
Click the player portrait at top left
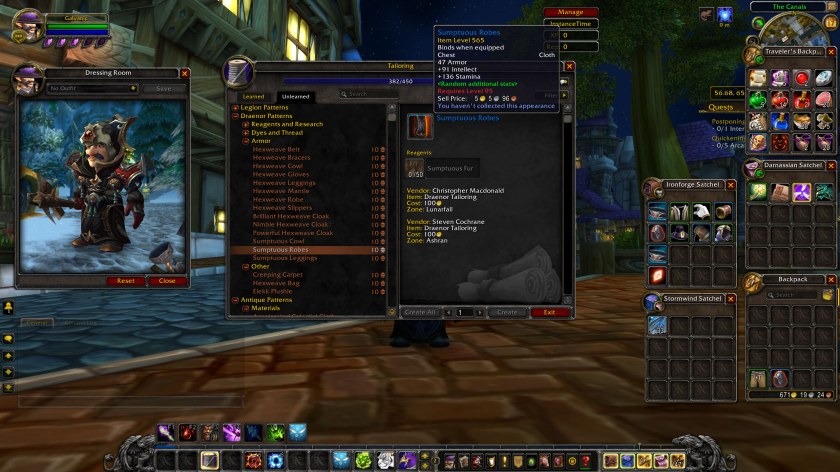pos(28,24)
